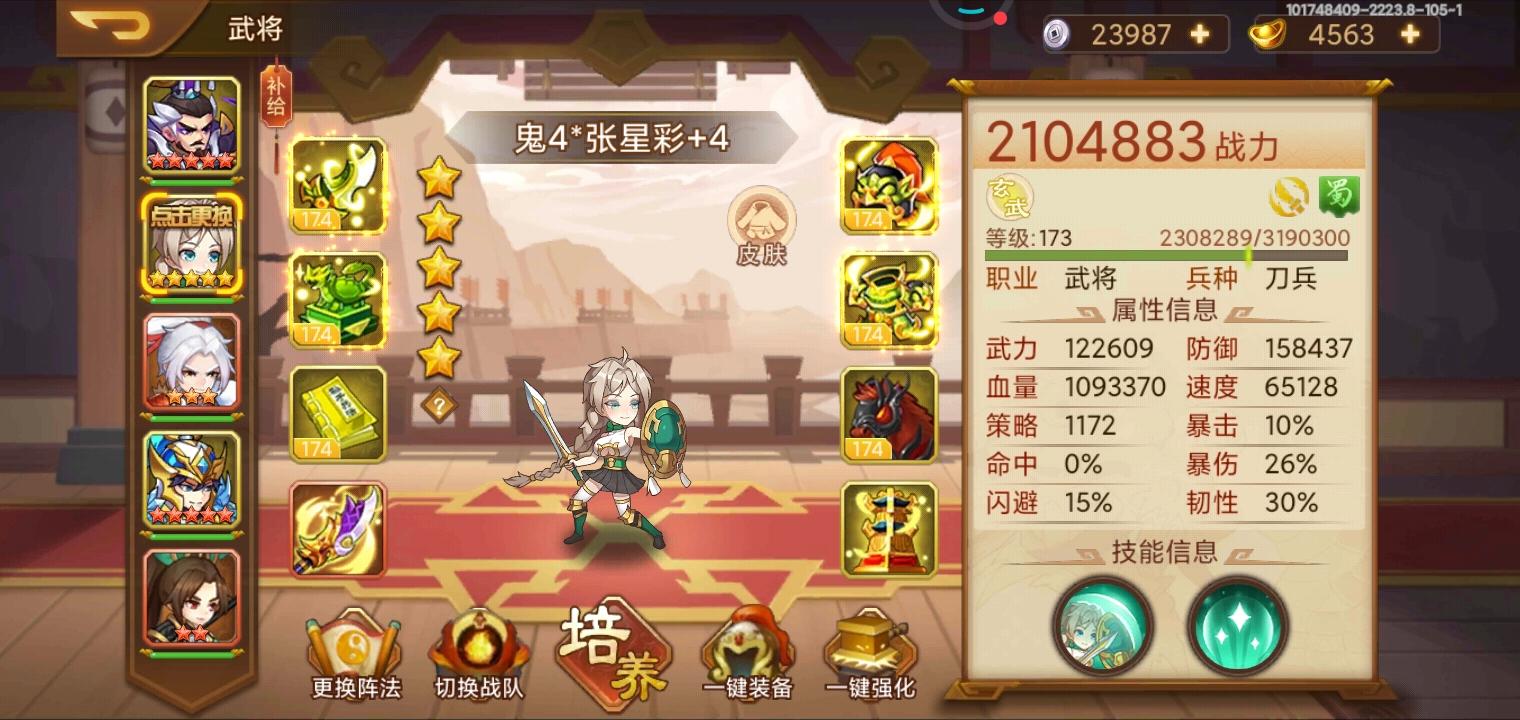Open the green statue accessory equipment slot

338,300
